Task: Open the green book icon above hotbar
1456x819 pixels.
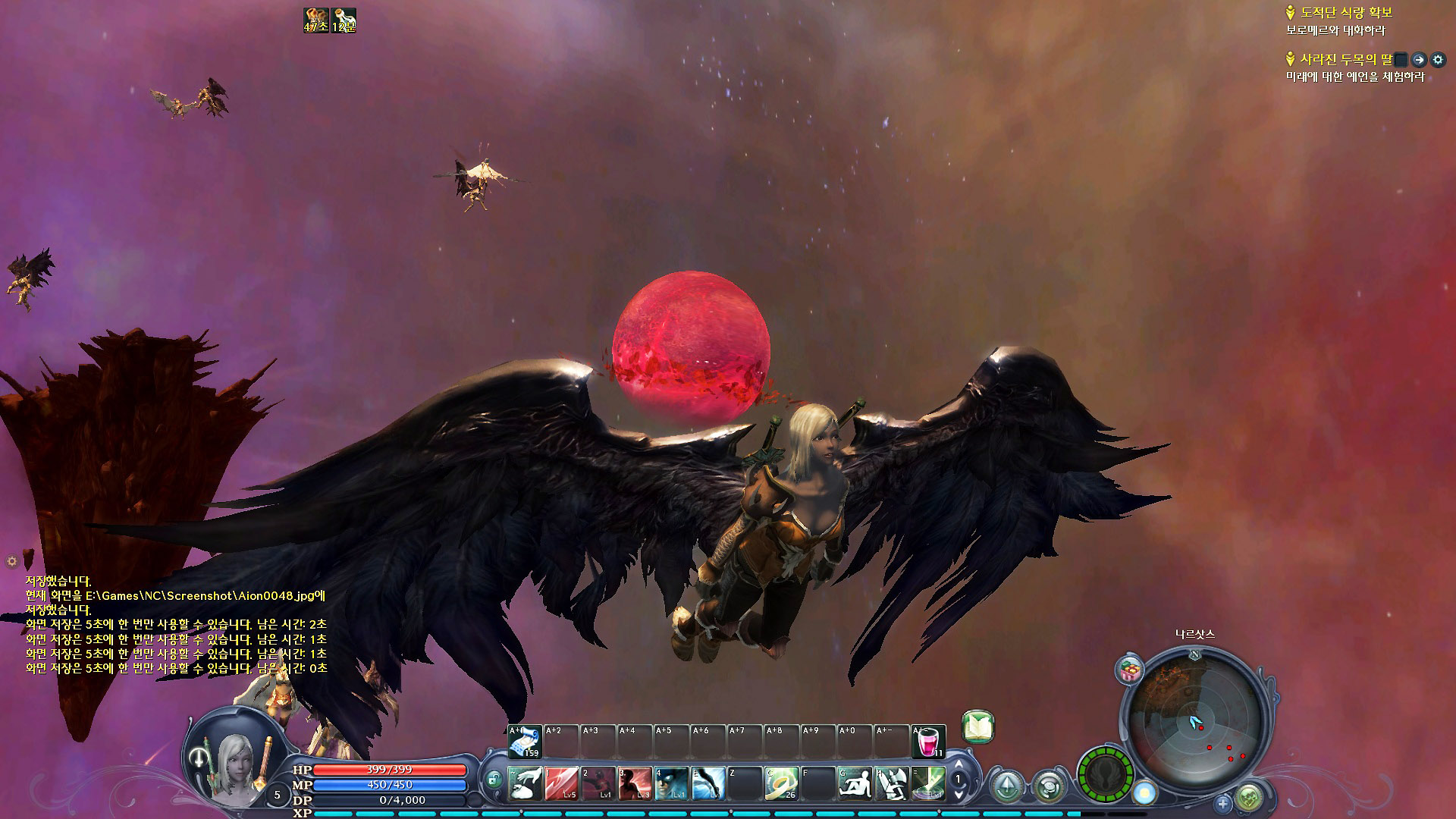Action: point(978,726)
